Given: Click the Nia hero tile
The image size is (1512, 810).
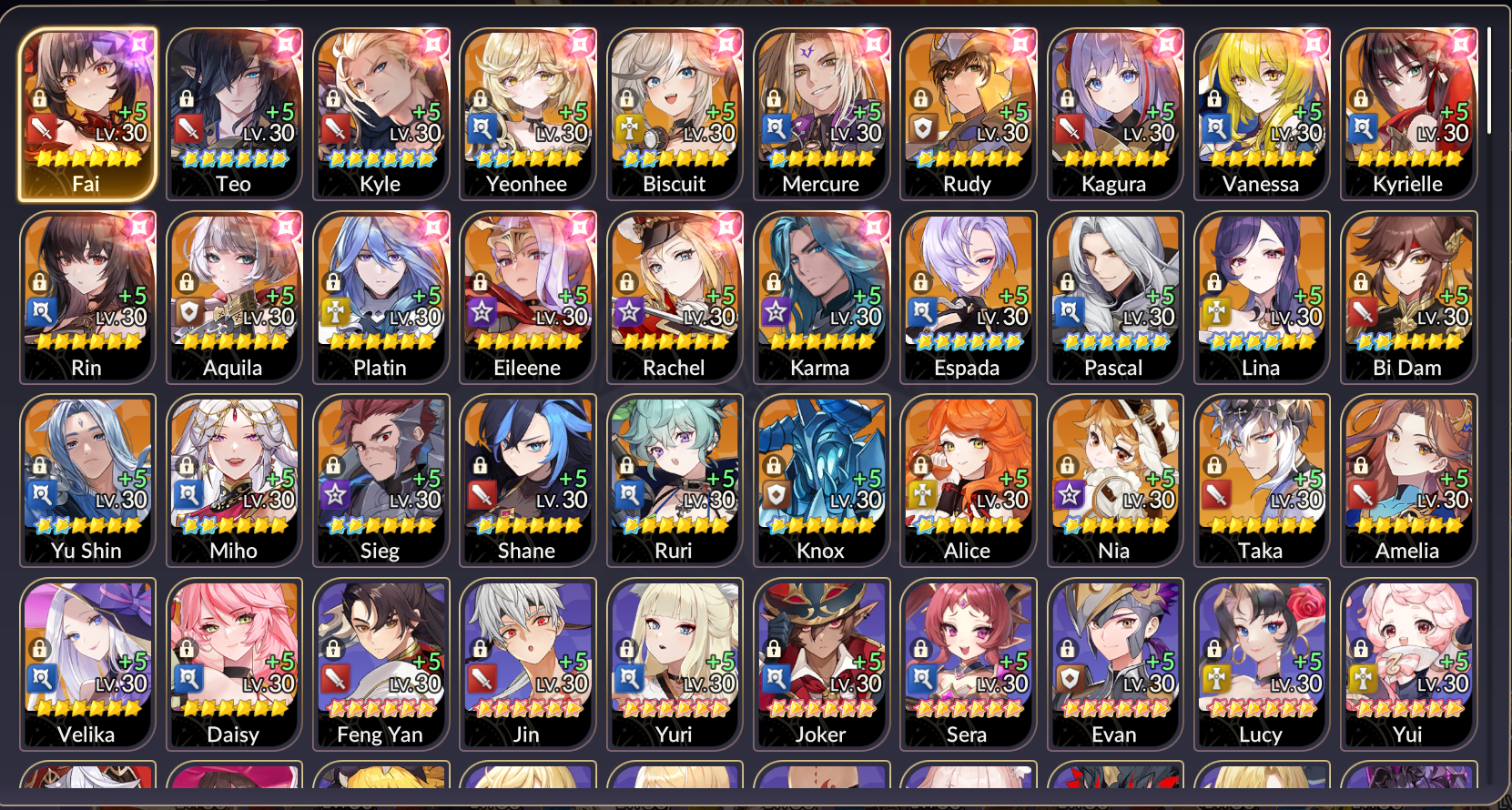Looking at the screenshot, I should coord(1114,480).
